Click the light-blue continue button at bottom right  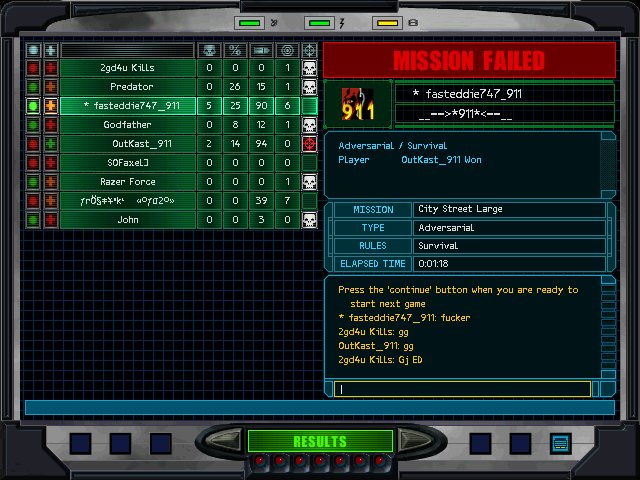560,442
